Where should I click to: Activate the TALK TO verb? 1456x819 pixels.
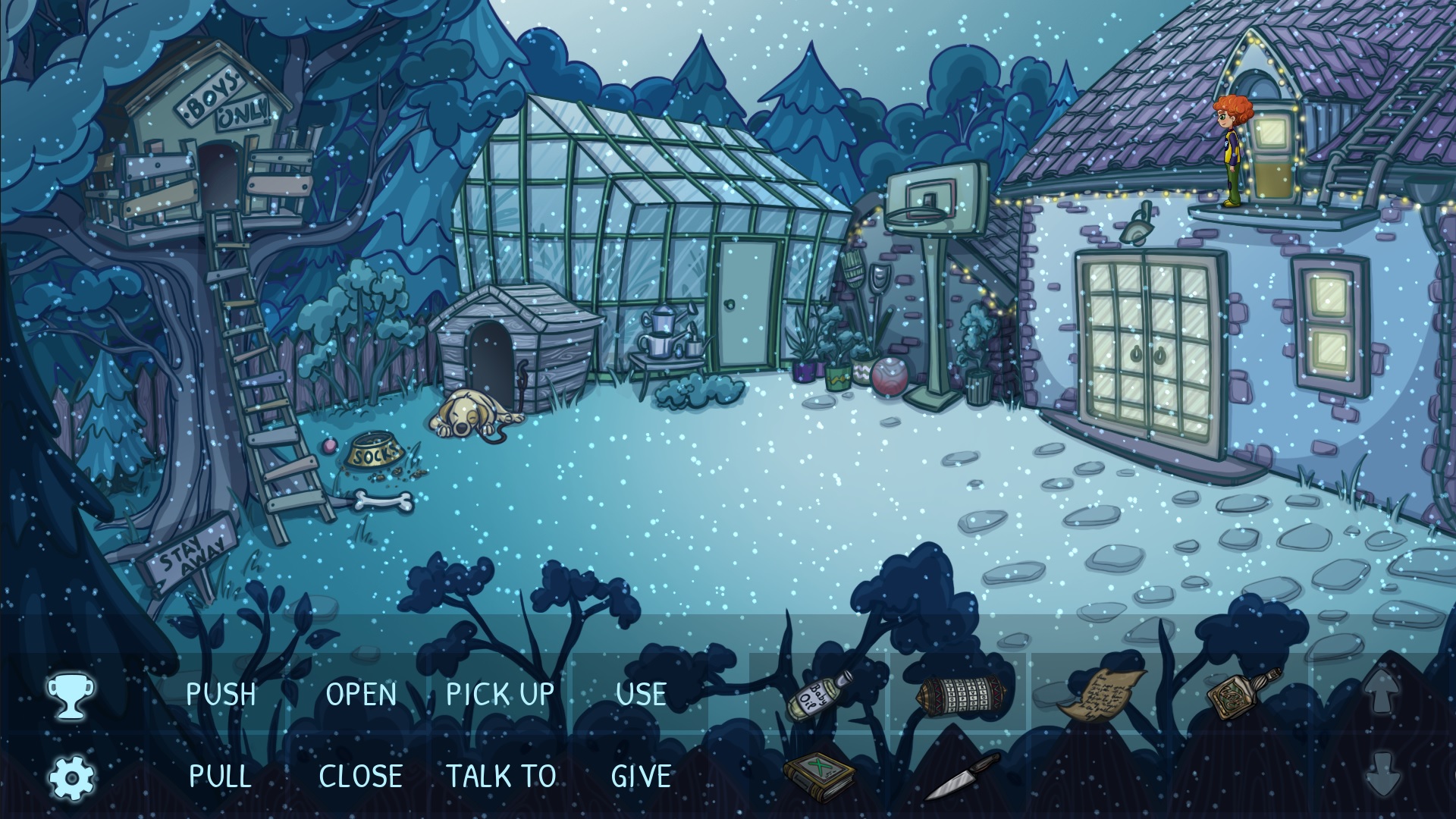tap(500, 776)
